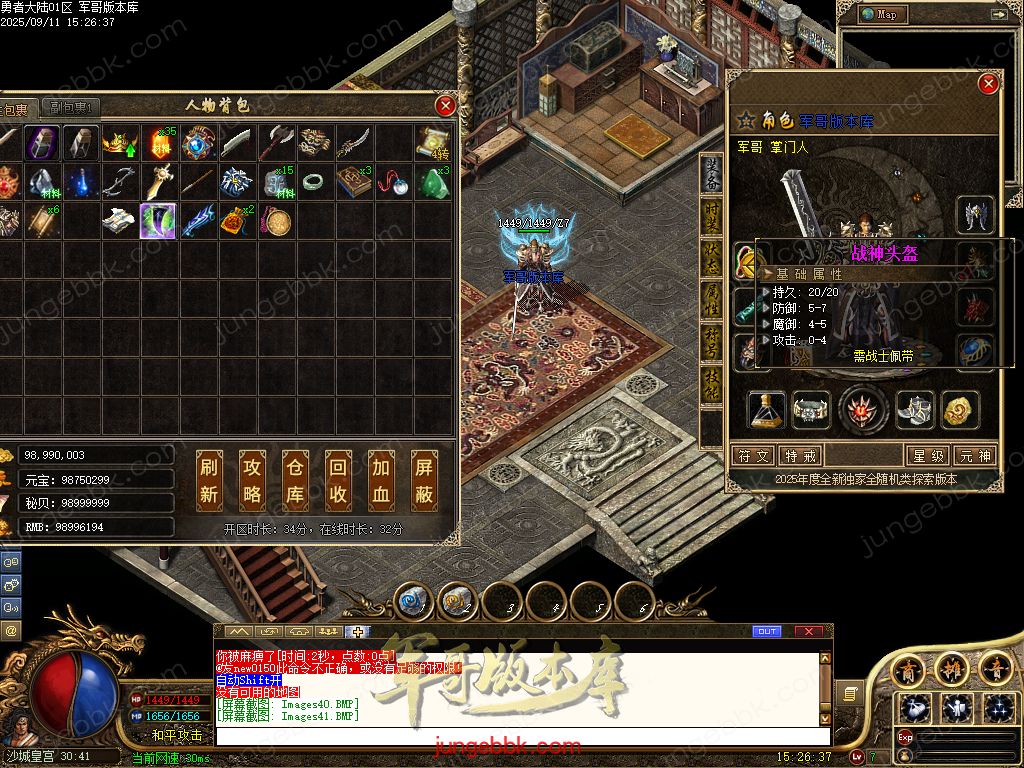
Task: Toggle the 屏蔽 block button
Action: (x=424, y=480)
